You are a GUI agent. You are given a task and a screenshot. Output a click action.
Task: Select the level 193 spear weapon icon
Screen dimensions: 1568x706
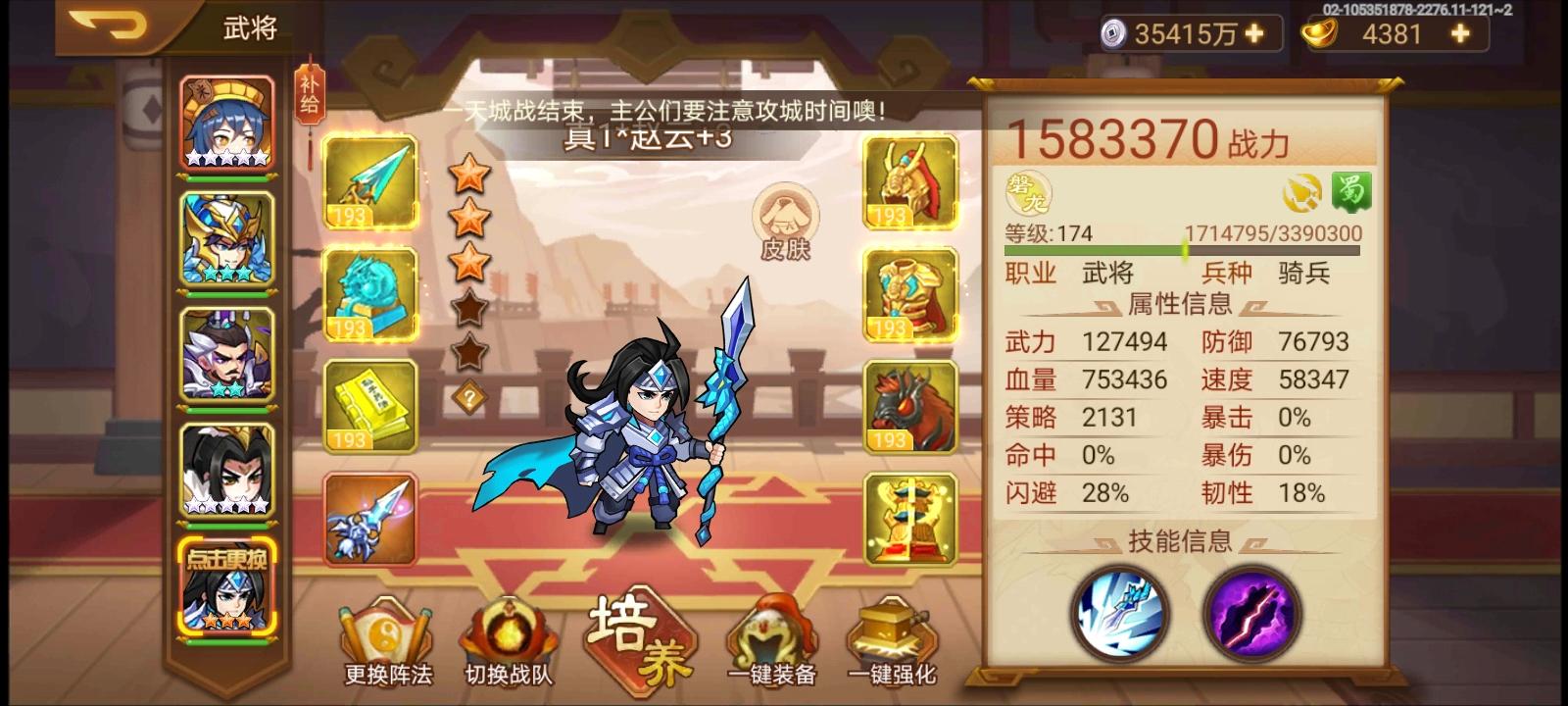[x=370, y=184]
